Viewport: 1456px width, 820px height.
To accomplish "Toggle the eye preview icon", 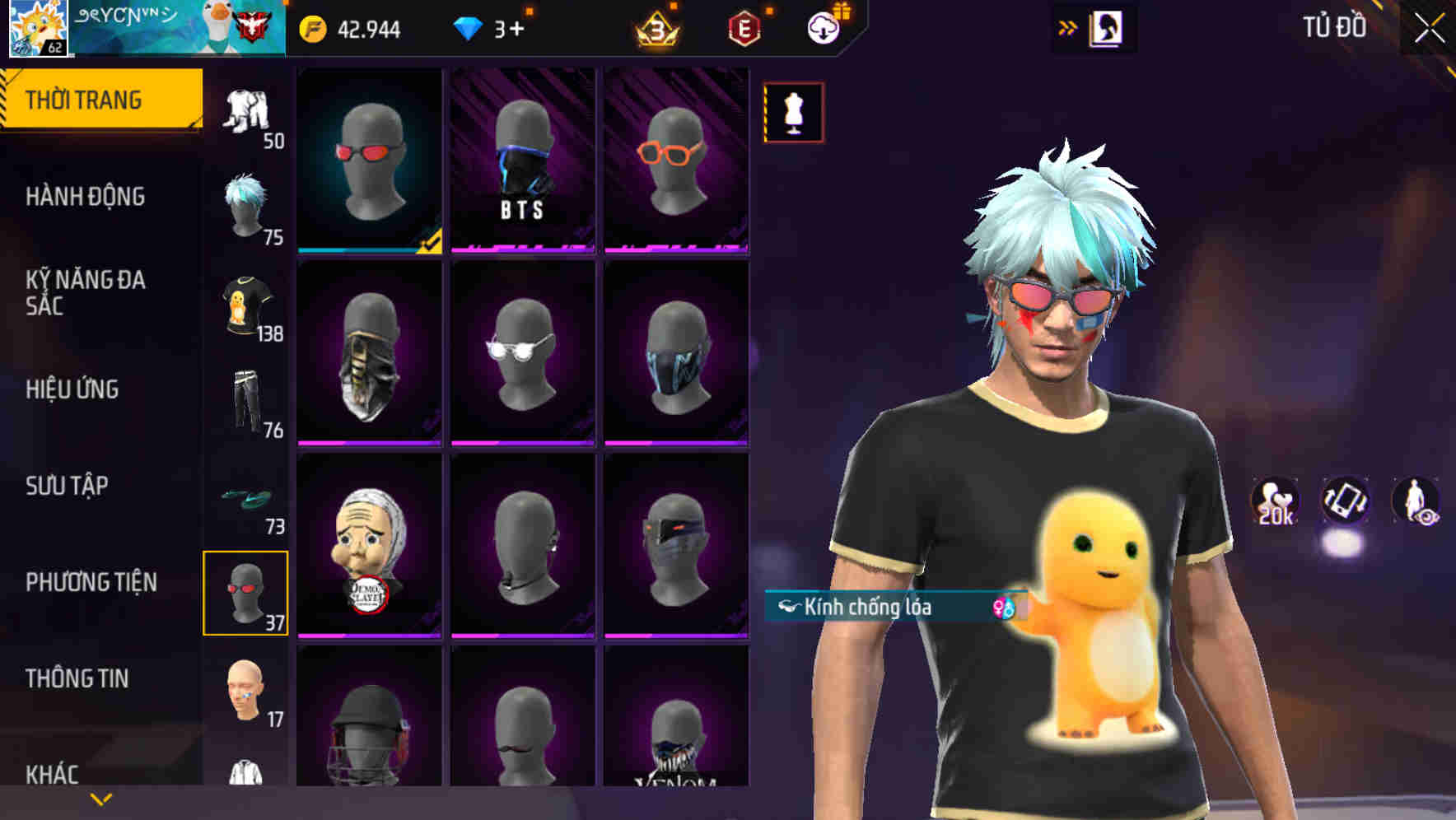I will 1415,501.
